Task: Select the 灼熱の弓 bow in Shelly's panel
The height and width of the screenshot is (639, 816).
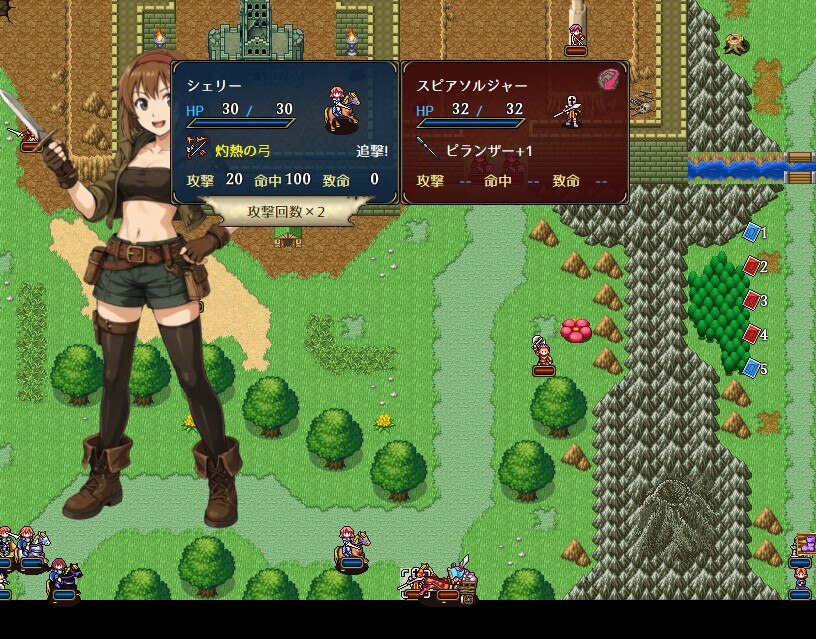Action: (x=239, y=150)
